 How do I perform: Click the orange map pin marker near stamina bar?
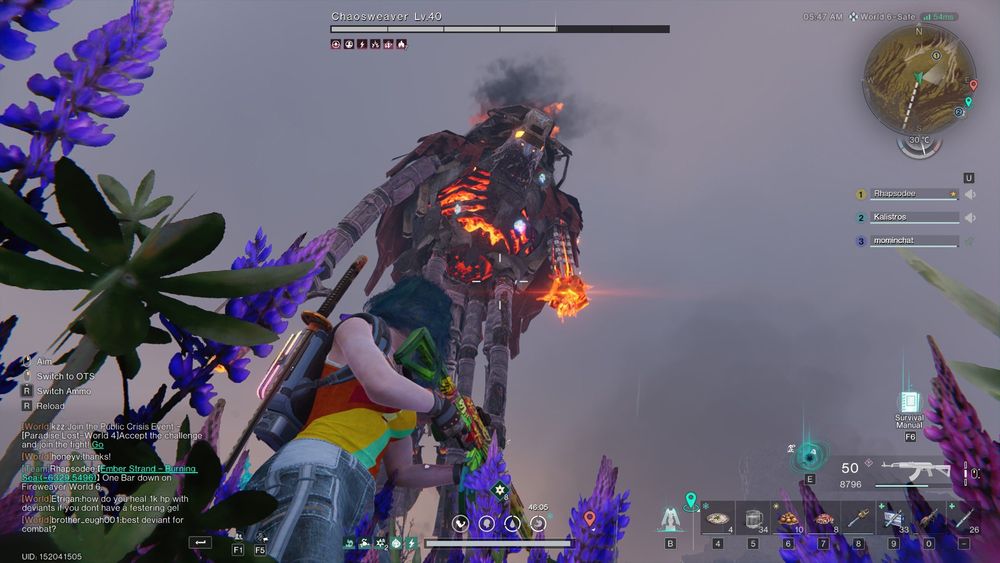(x=590, y=518)
